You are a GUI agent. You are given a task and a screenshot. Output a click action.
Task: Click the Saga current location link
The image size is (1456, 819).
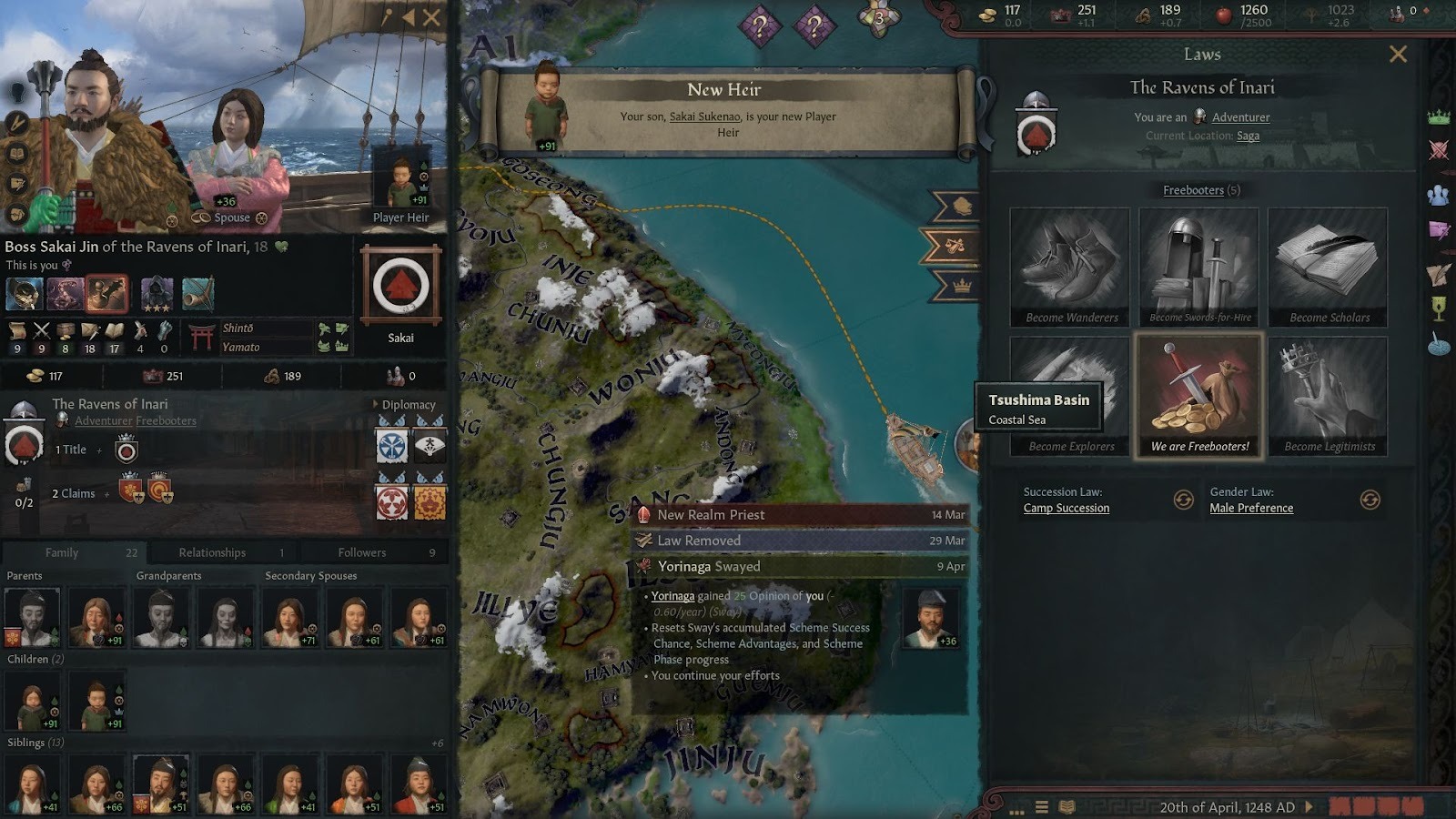(1249, 135)
